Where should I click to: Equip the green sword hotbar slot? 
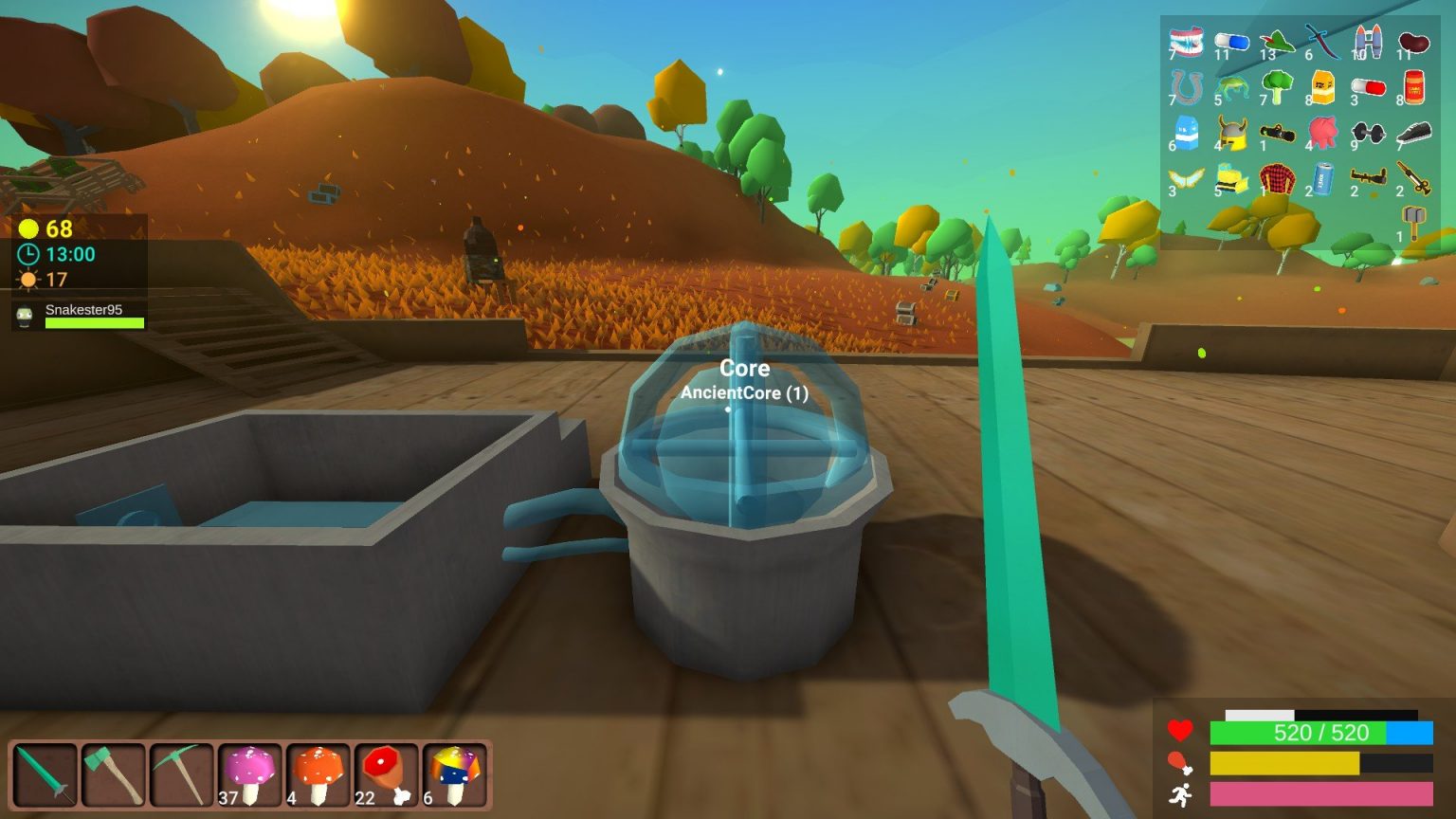(45, 773)
